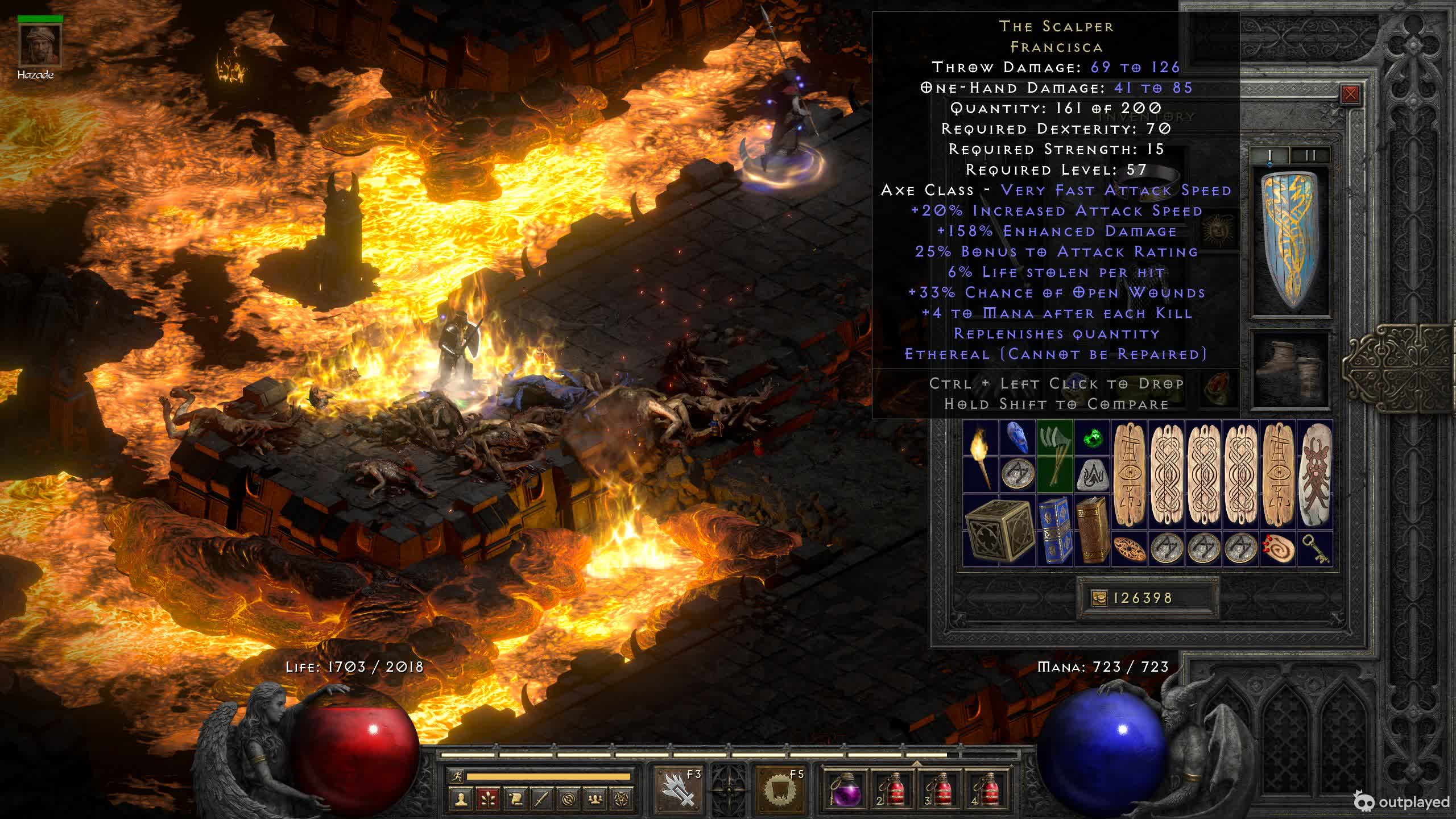Select the equipped boots slot
Image resolution: width=1456 pixels, height=819 pixels.
tap(1291, 367)
